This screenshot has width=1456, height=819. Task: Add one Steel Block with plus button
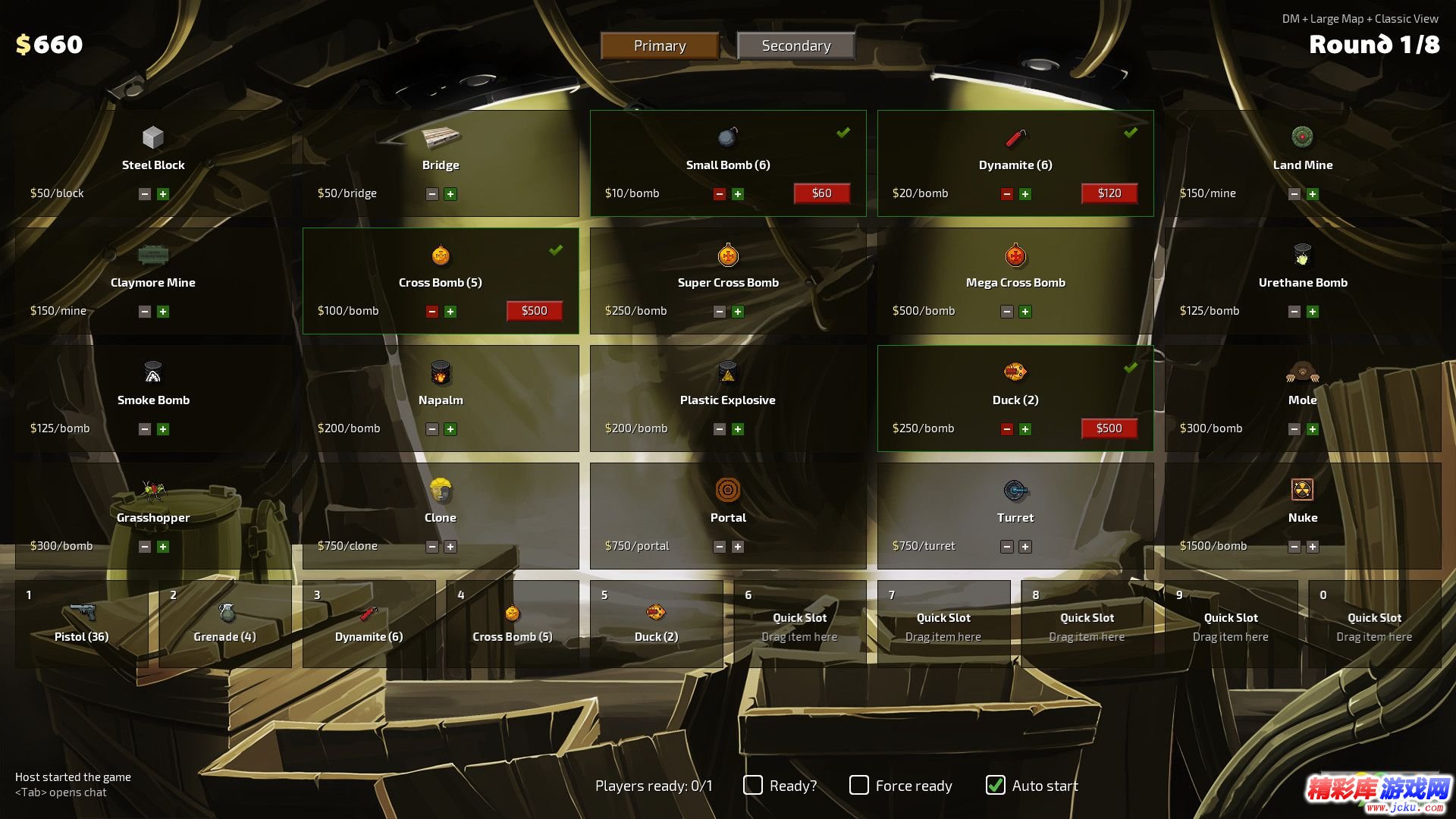[x=163, y=194]
